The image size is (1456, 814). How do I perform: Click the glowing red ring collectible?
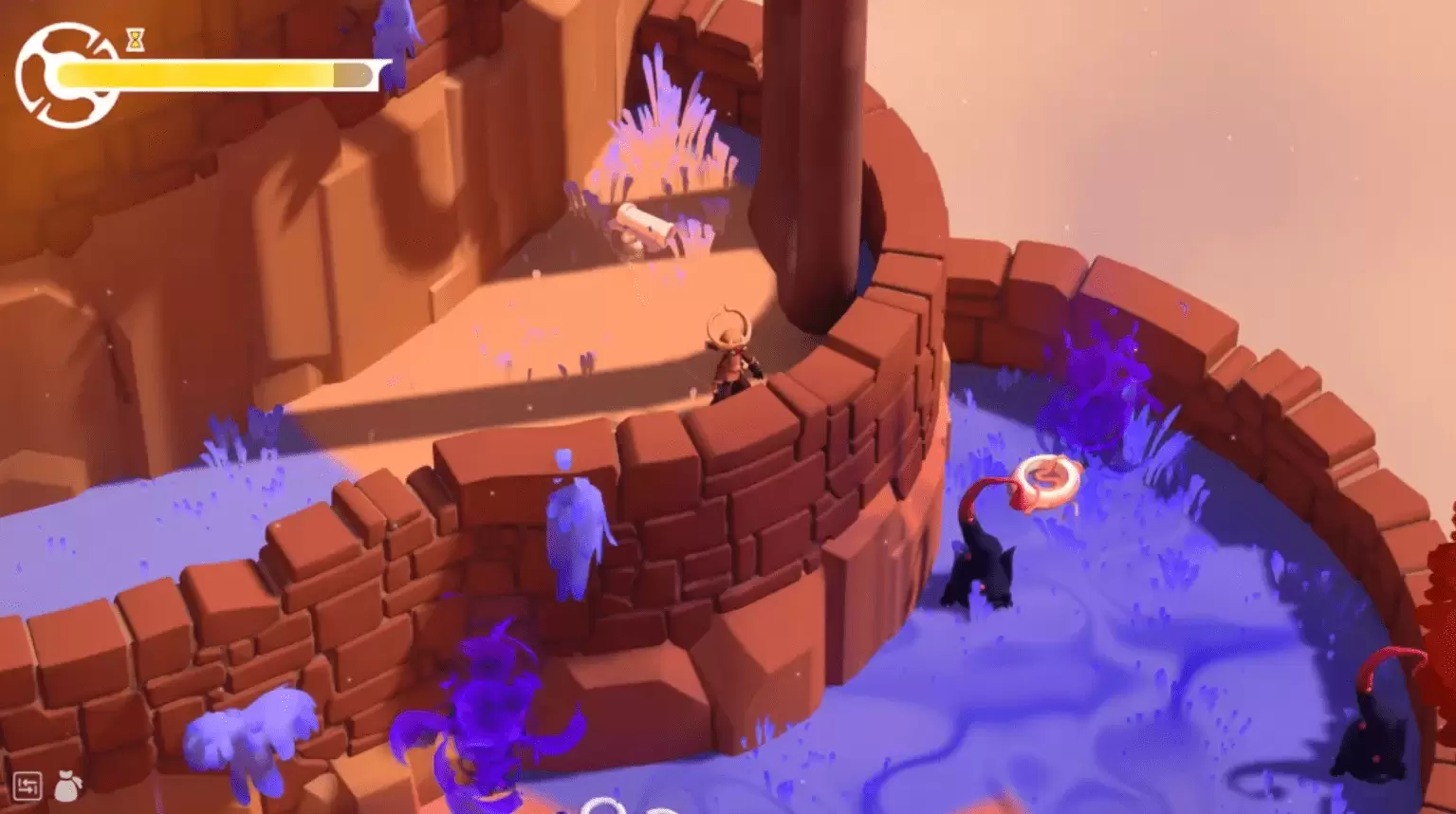[1049, 479]
